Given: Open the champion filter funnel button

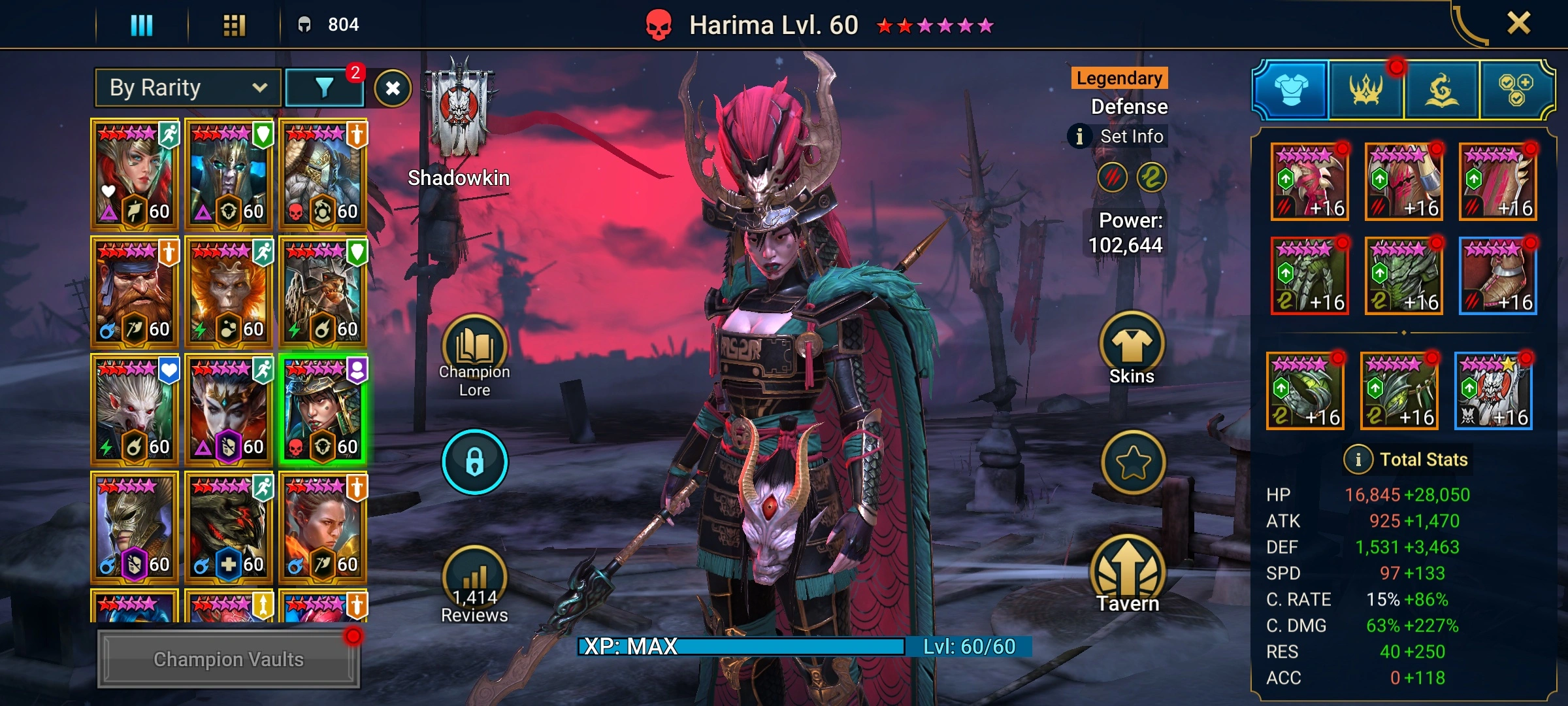Looking at the screenshot, I should click(x=325, y=88).
